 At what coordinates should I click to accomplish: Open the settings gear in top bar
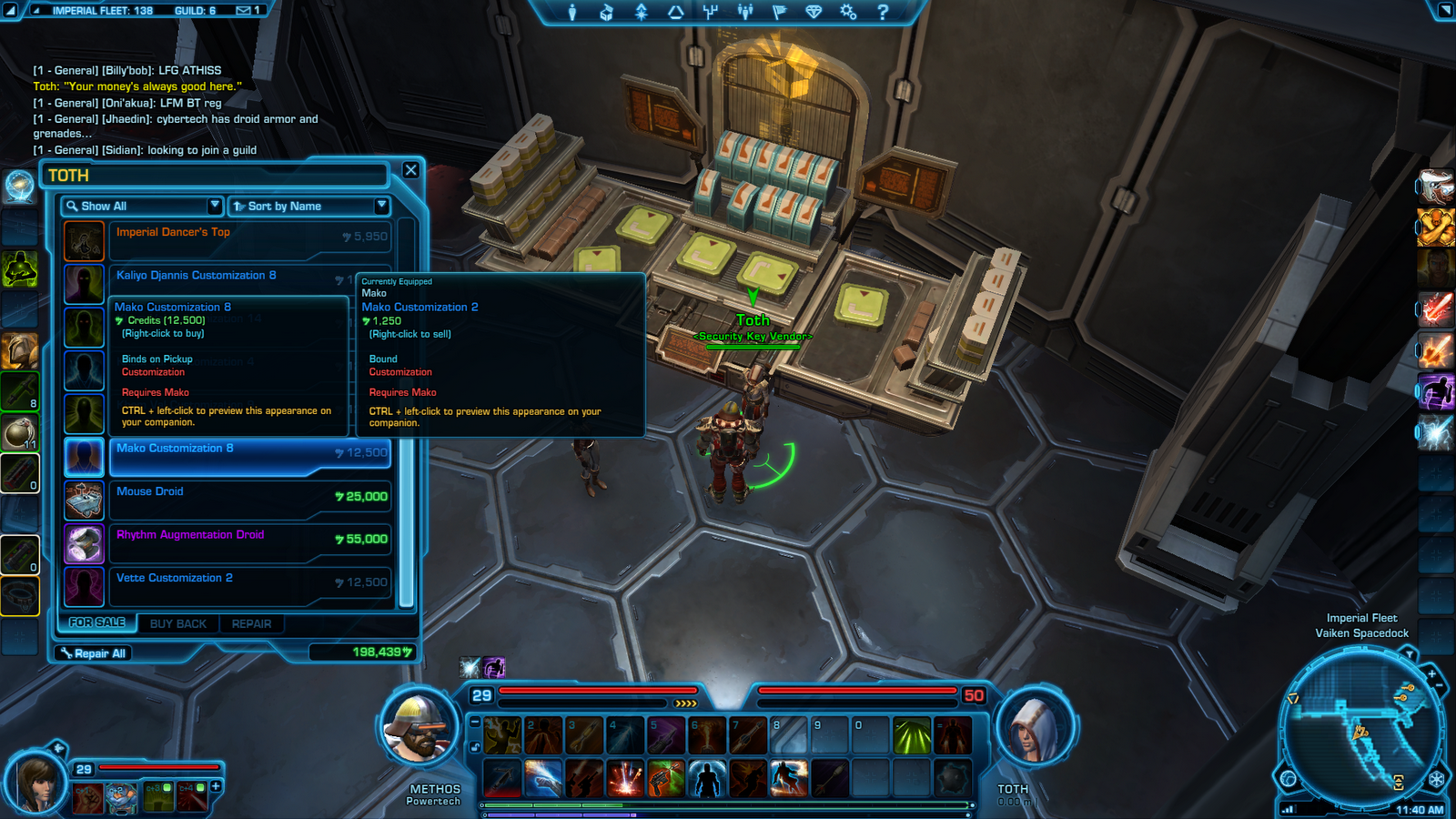pos(848,12)
